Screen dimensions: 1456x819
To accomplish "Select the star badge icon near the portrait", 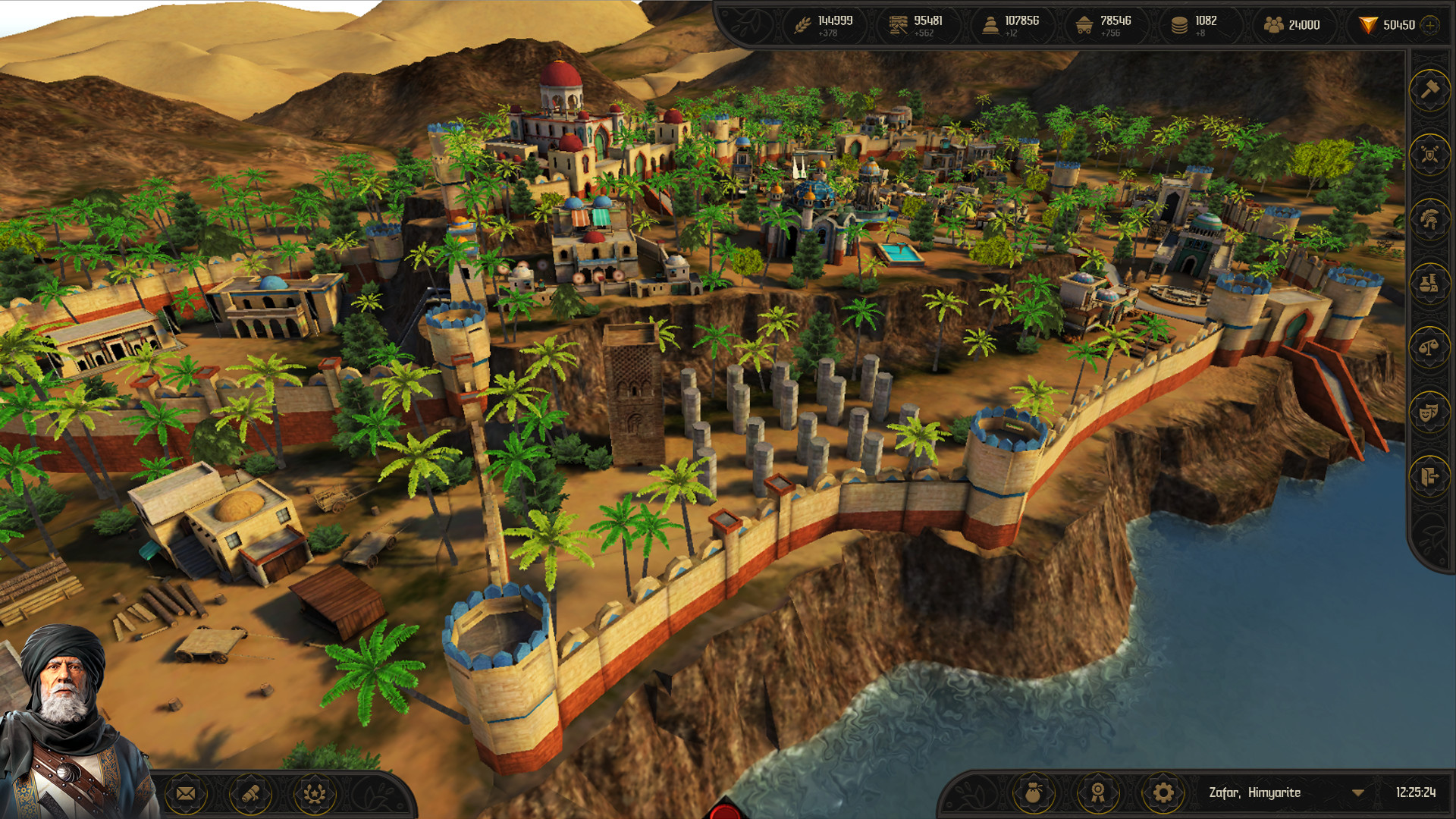I will 313,793.
